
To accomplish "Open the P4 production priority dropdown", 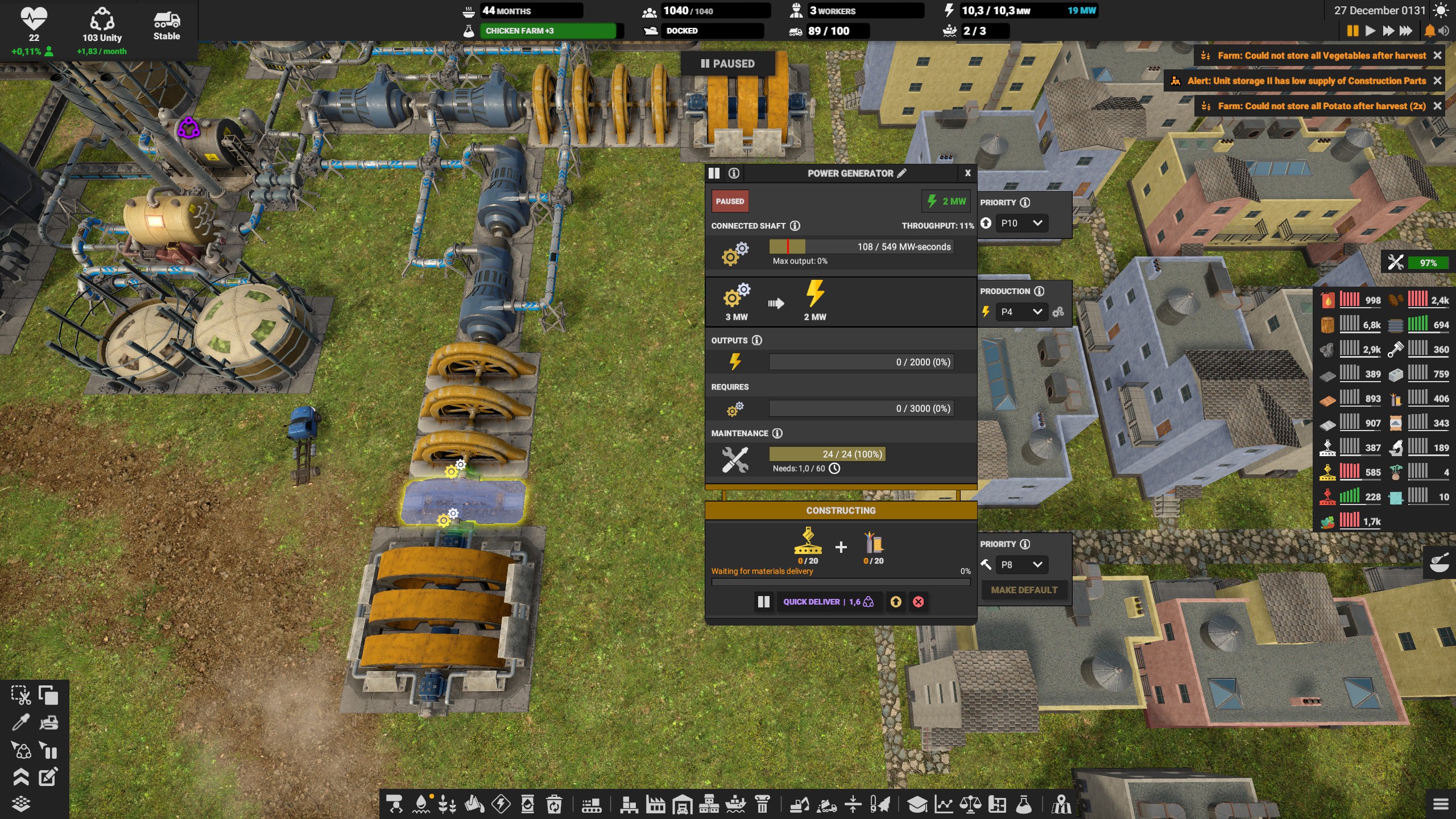I will click(x=1022, y=312).
